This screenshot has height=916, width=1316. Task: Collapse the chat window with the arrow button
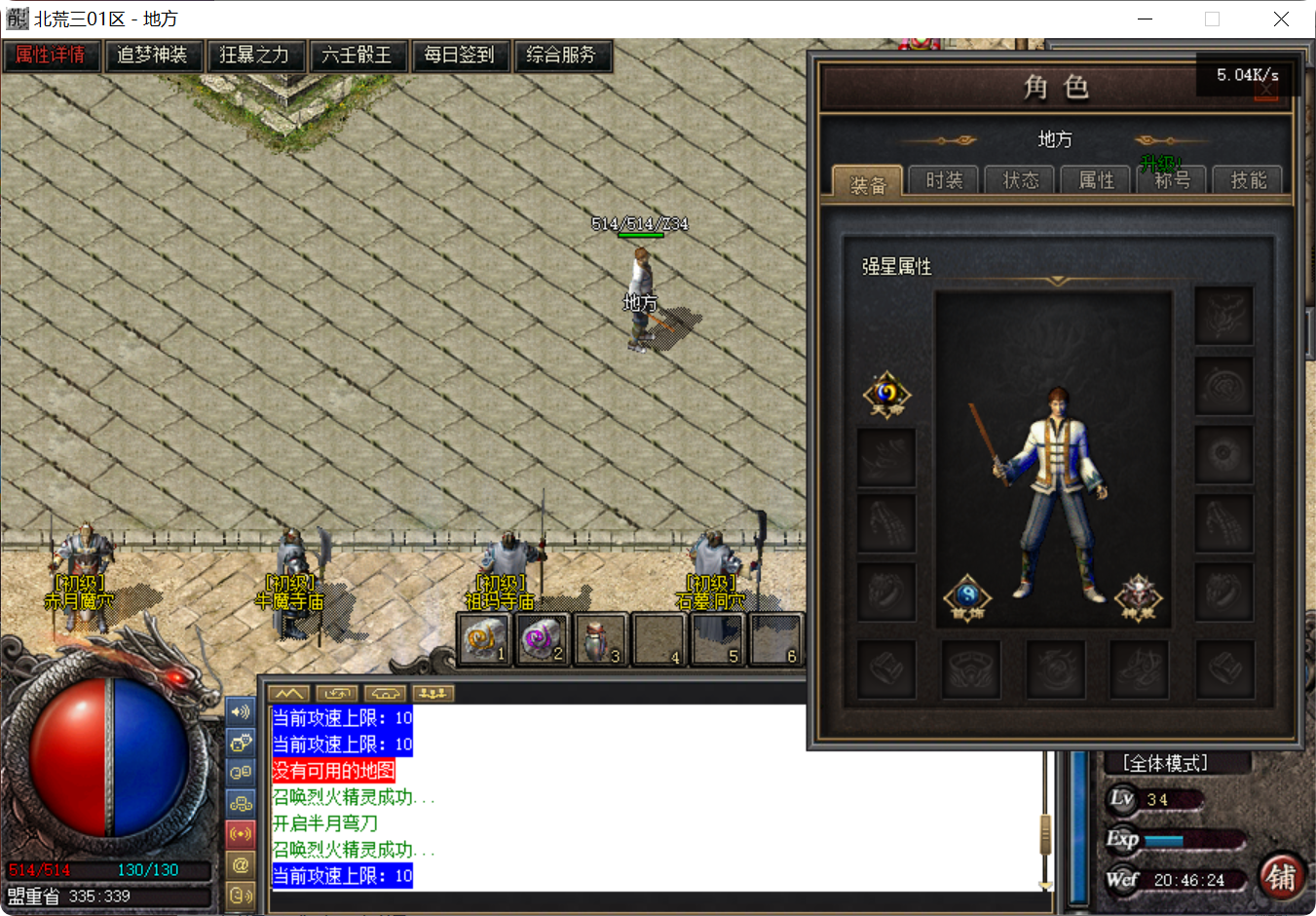(x=287, y=693)
